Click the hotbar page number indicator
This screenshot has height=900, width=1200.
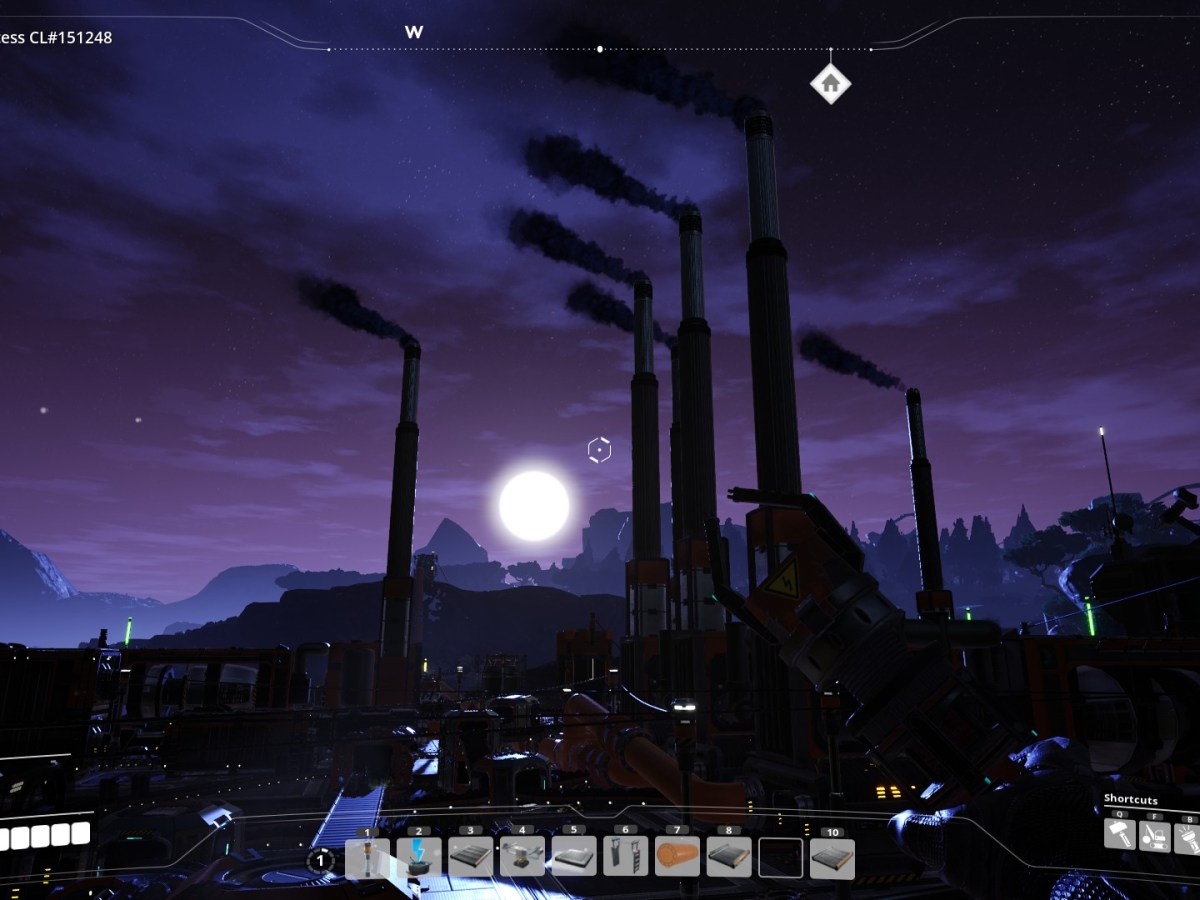pos(320,860)
